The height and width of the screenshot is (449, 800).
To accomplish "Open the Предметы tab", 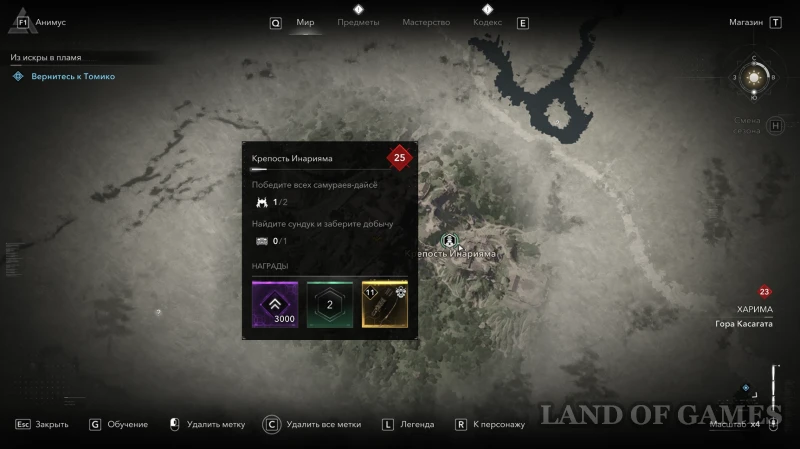I will 358,22.
